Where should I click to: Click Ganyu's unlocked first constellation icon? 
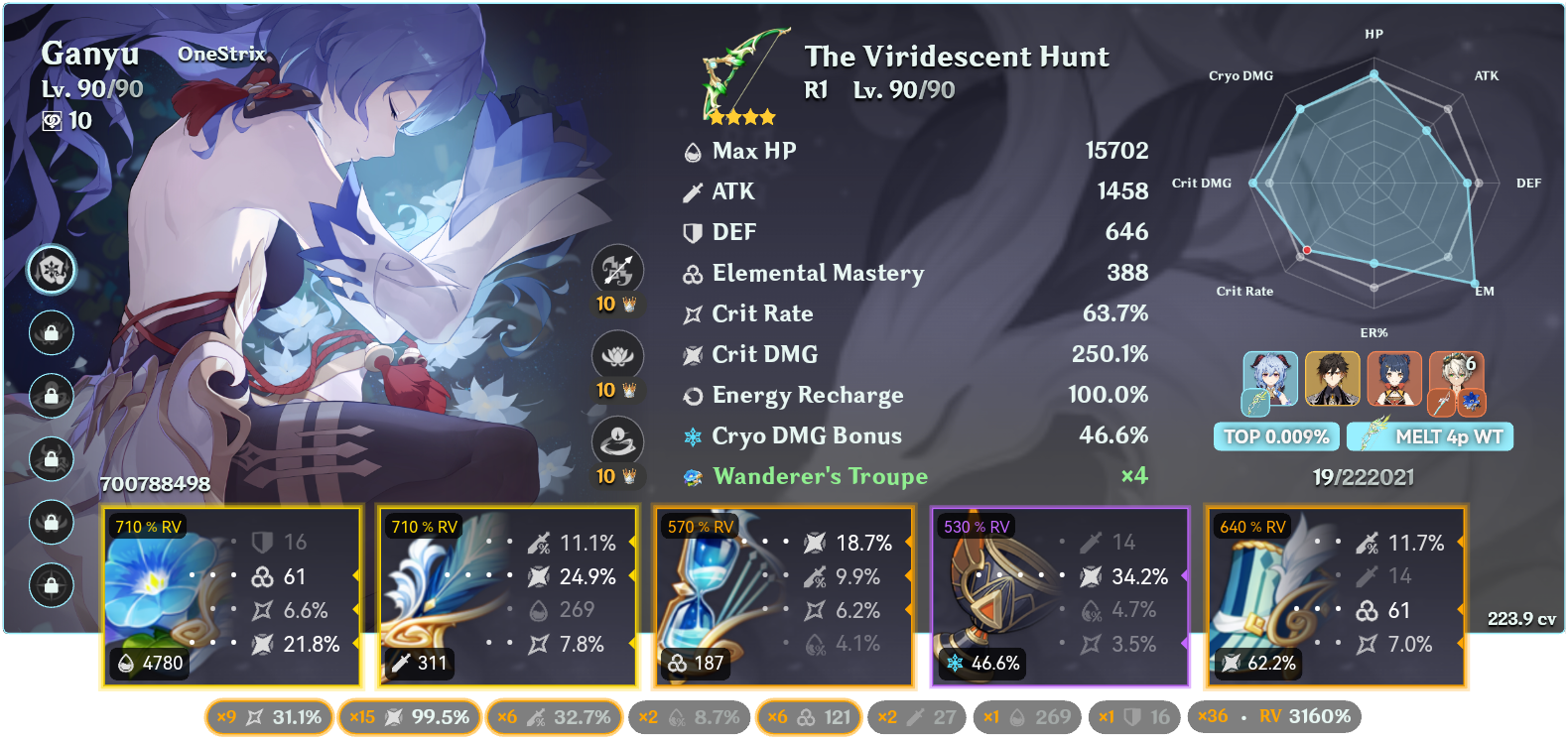(51, 268)
